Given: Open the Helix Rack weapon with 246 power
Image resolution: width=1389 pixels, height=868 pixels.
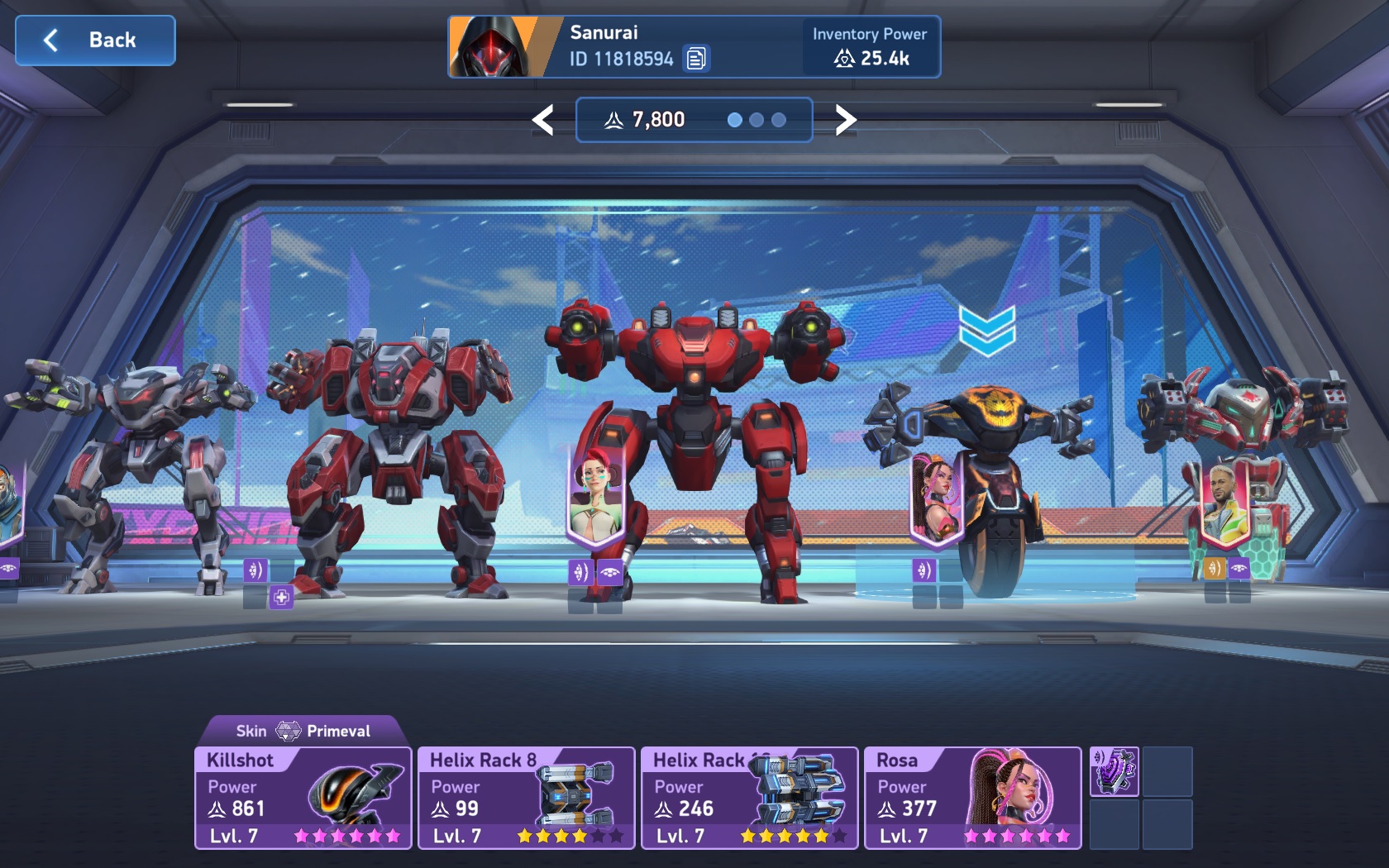Looking at the screenshot, I should (749, 798).
